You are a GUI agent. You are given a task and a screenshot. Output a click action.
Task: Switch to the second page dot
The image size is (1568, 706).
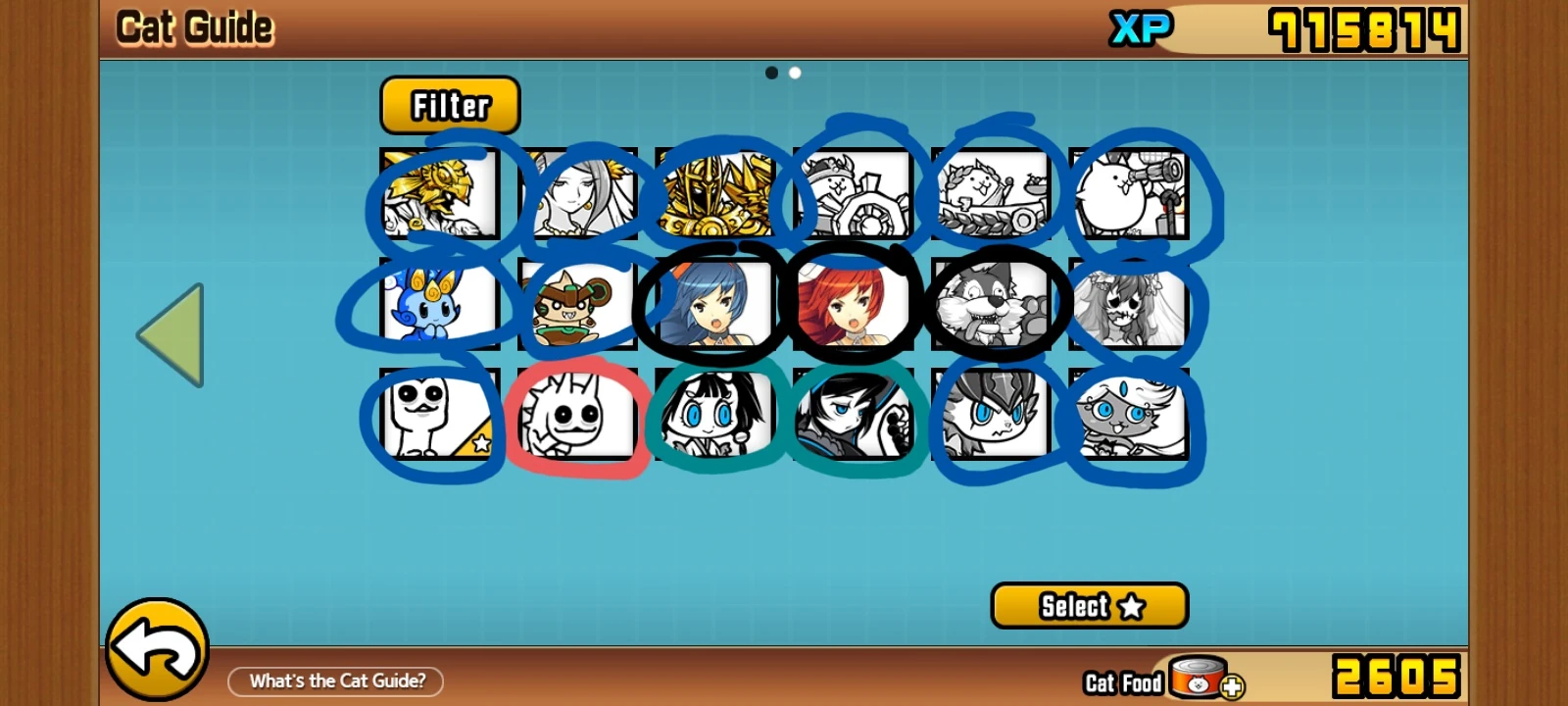pyautogui.click(x=794, y=72)
